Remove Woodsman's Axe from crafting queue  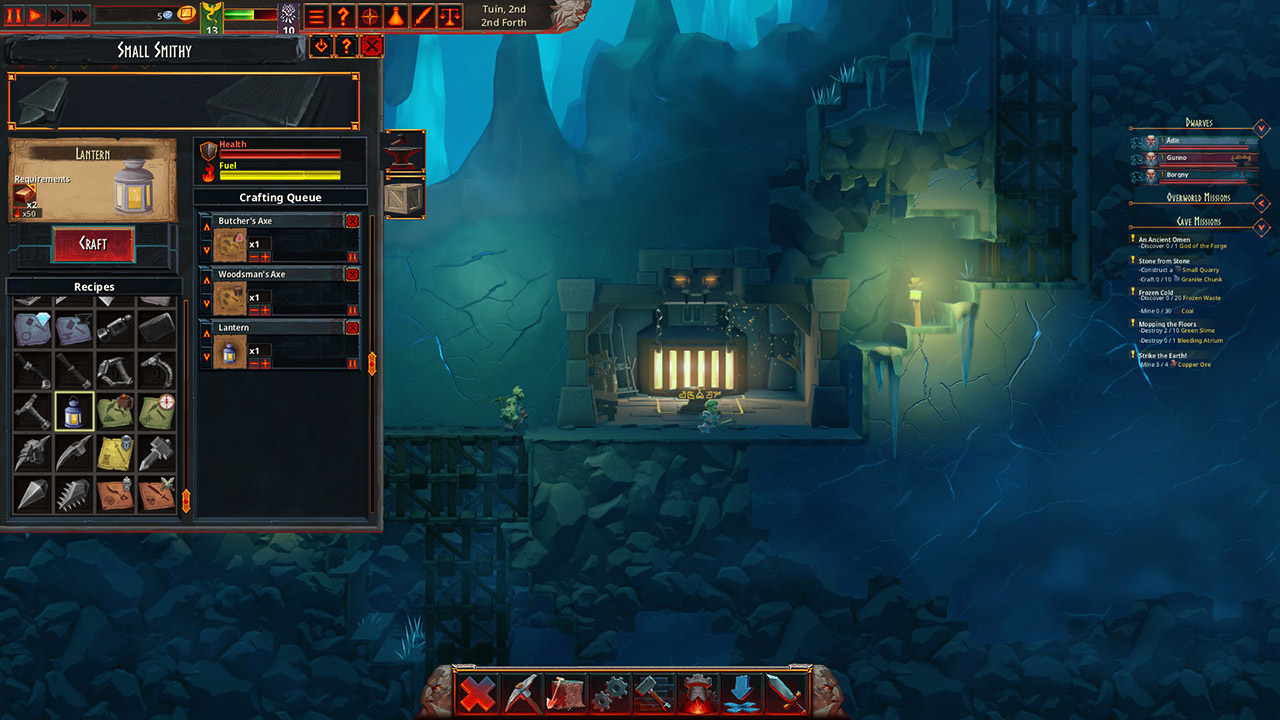[352, 274]
